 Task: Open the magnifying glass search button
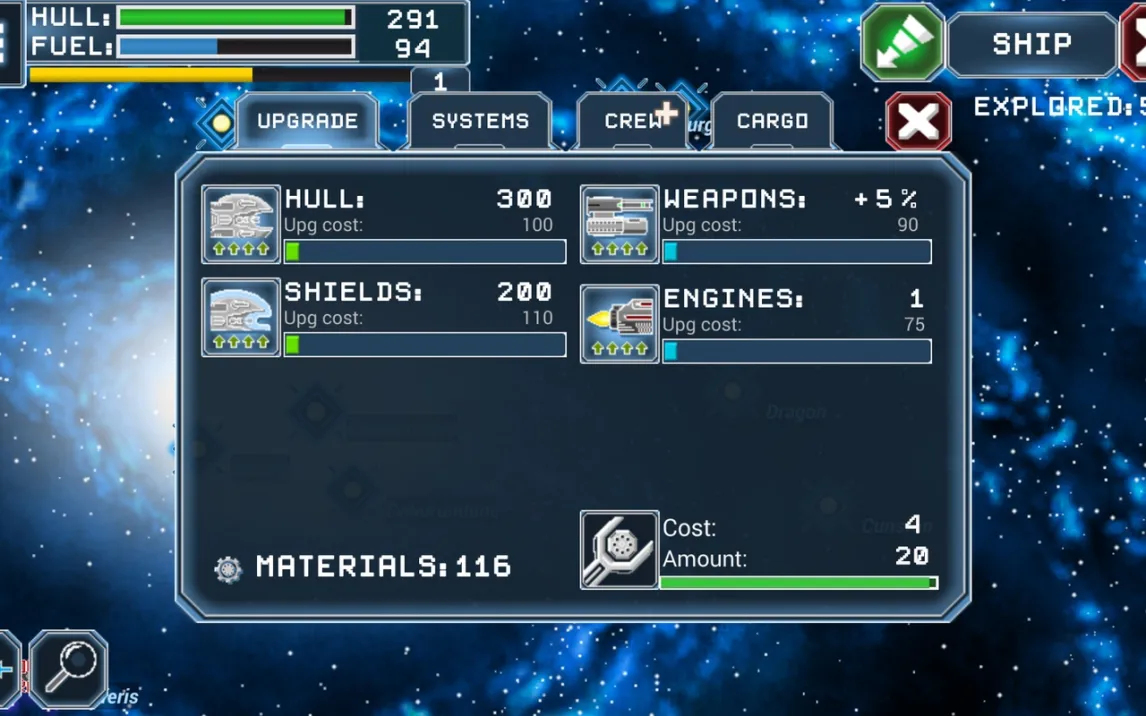pos(69,668)
